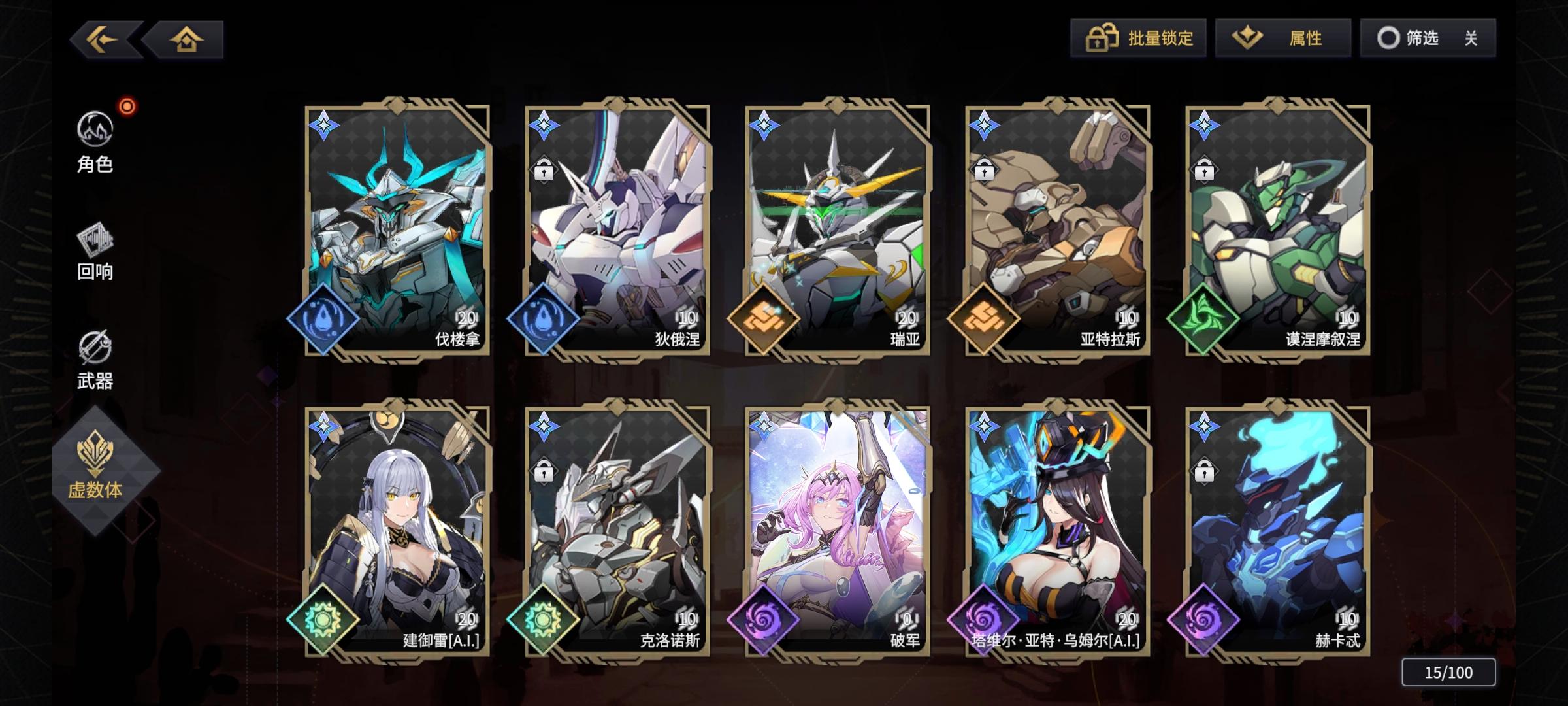Viewport: 1568px width, 706px height.
Task: Switch to the 角色 (Characters) tab
Action: click(x=95, y=144)
